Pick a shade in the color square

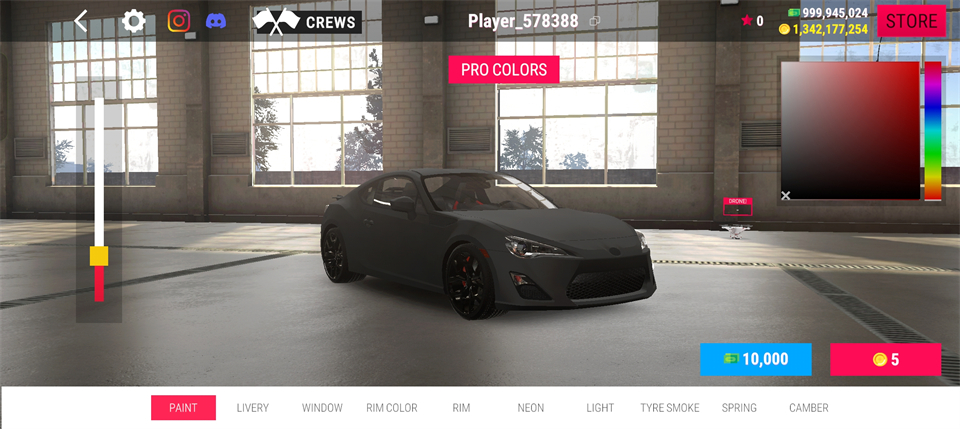[x=850, y=130]
